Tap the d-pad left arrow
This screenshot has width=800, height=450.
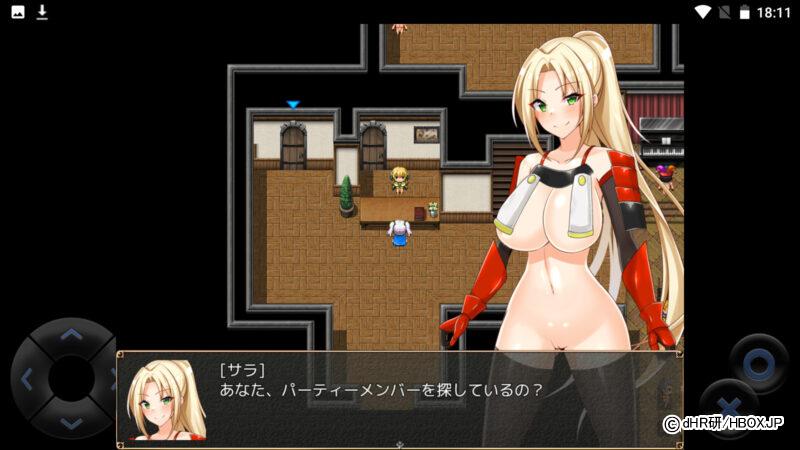point(27,379)
